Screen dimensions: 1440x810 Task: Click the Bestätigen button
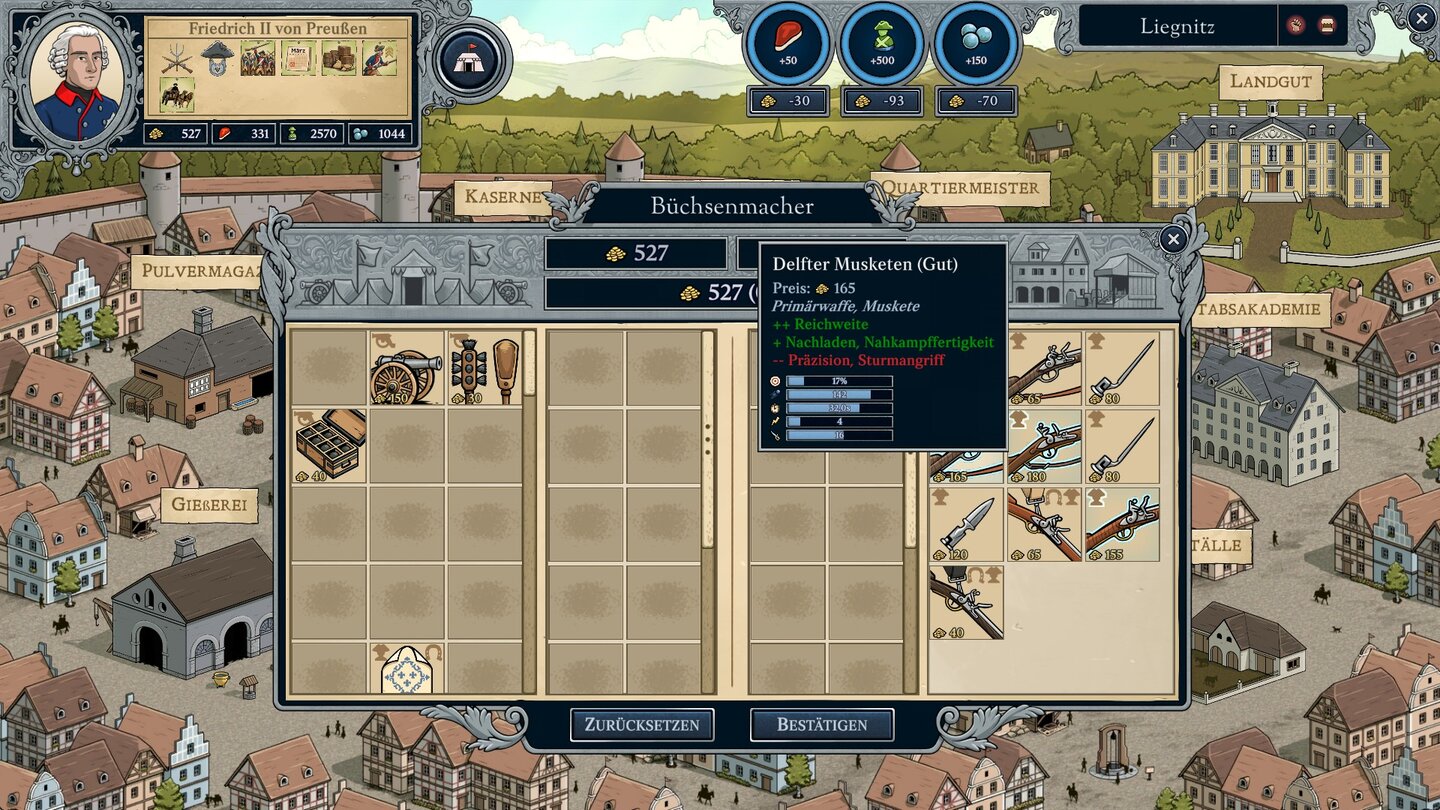point(824,725)
